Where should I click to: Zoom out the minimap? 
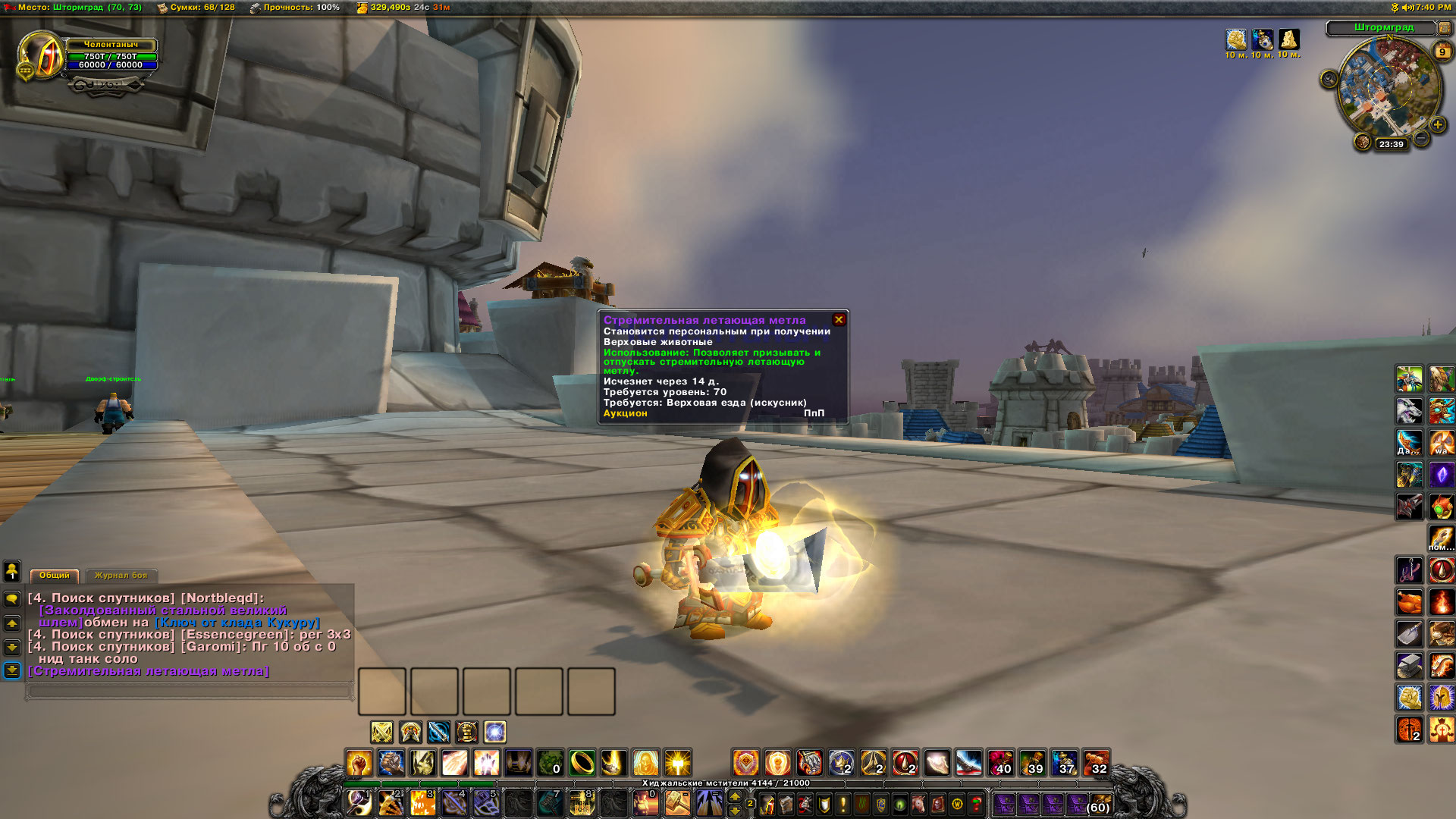(x=1421, y=138)
